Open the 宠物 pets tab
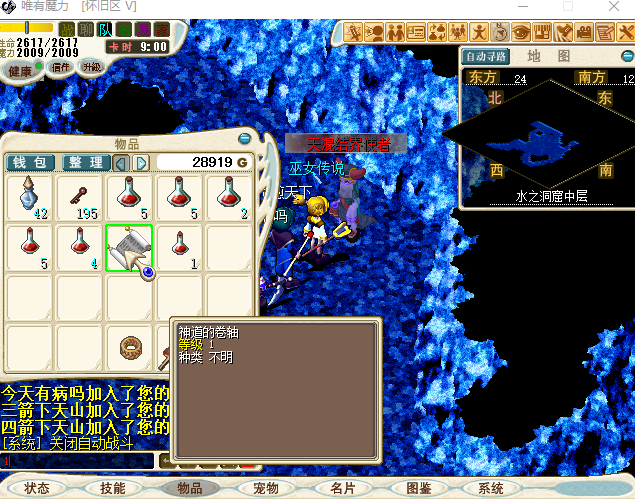Image resolution: width=635 pixels, height=499 pixels. [x=265, y=488]
